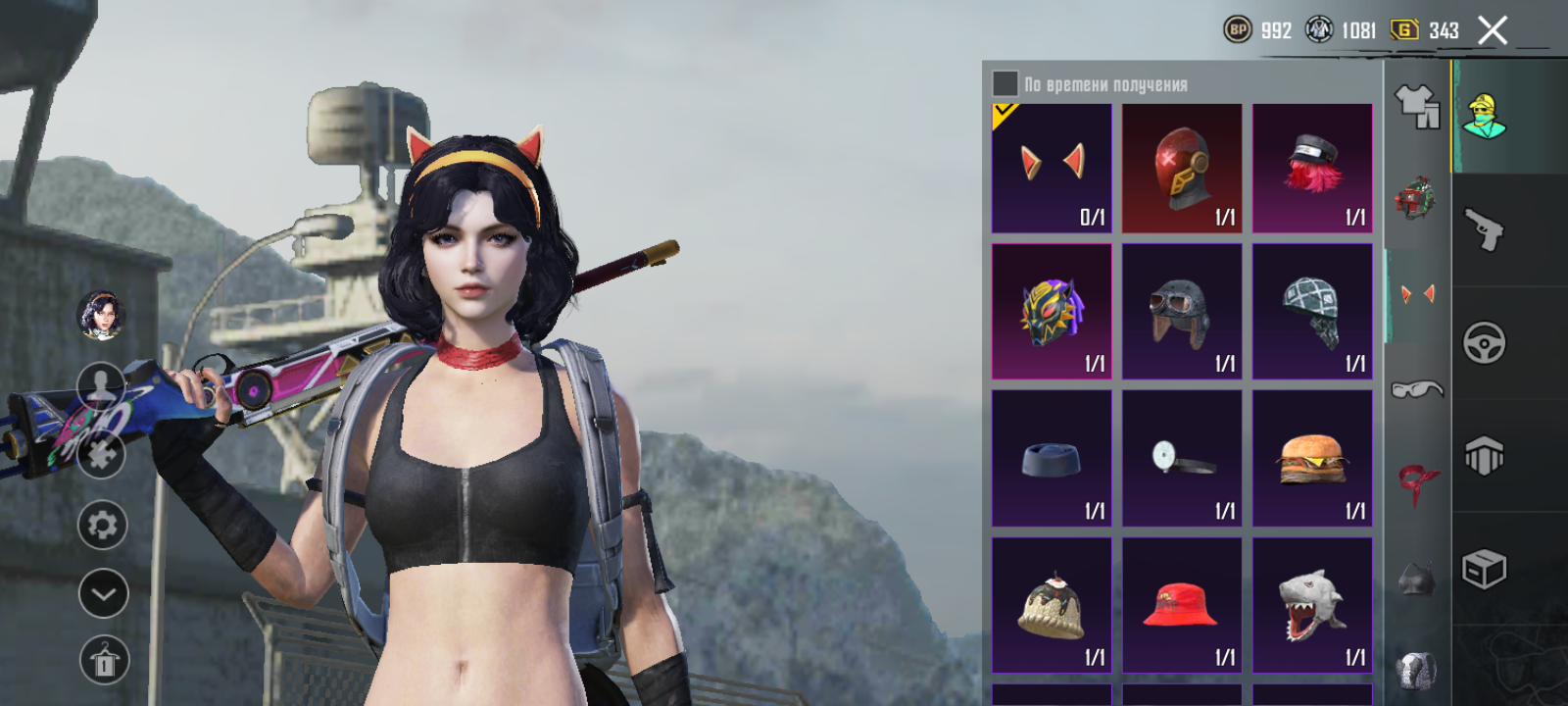Choose the checkered bandana headwear

1312,312
